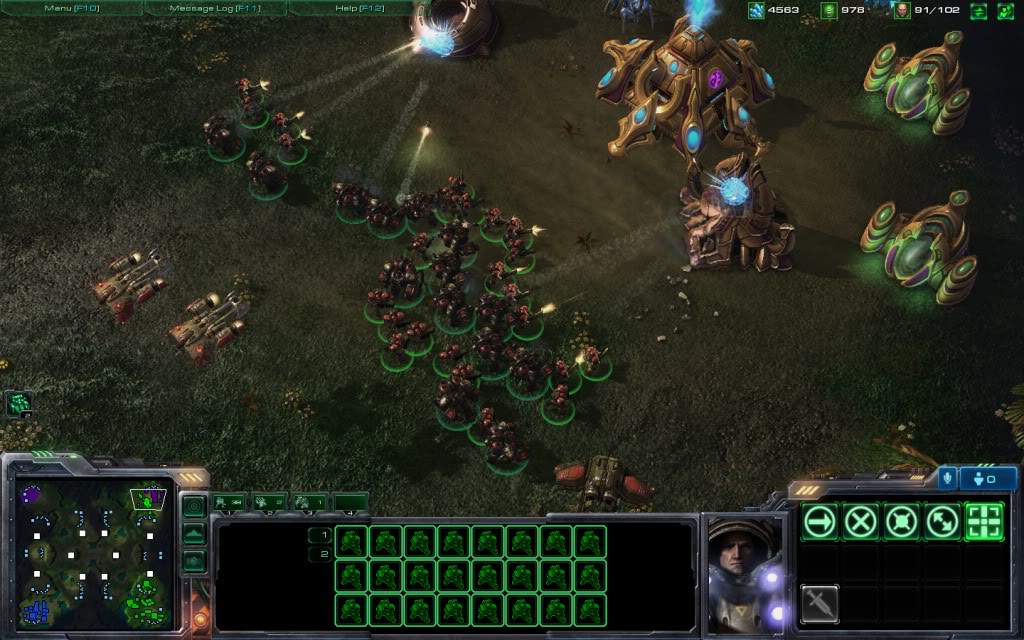Issue the Move command
The width and height of the screenshot is (1024, 640).
click(820, 521)
